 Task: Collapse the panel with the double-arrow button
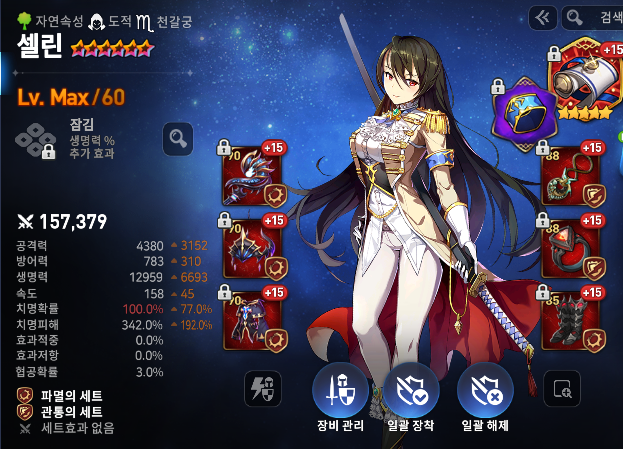pyautogui.click(x=542, y=17)
